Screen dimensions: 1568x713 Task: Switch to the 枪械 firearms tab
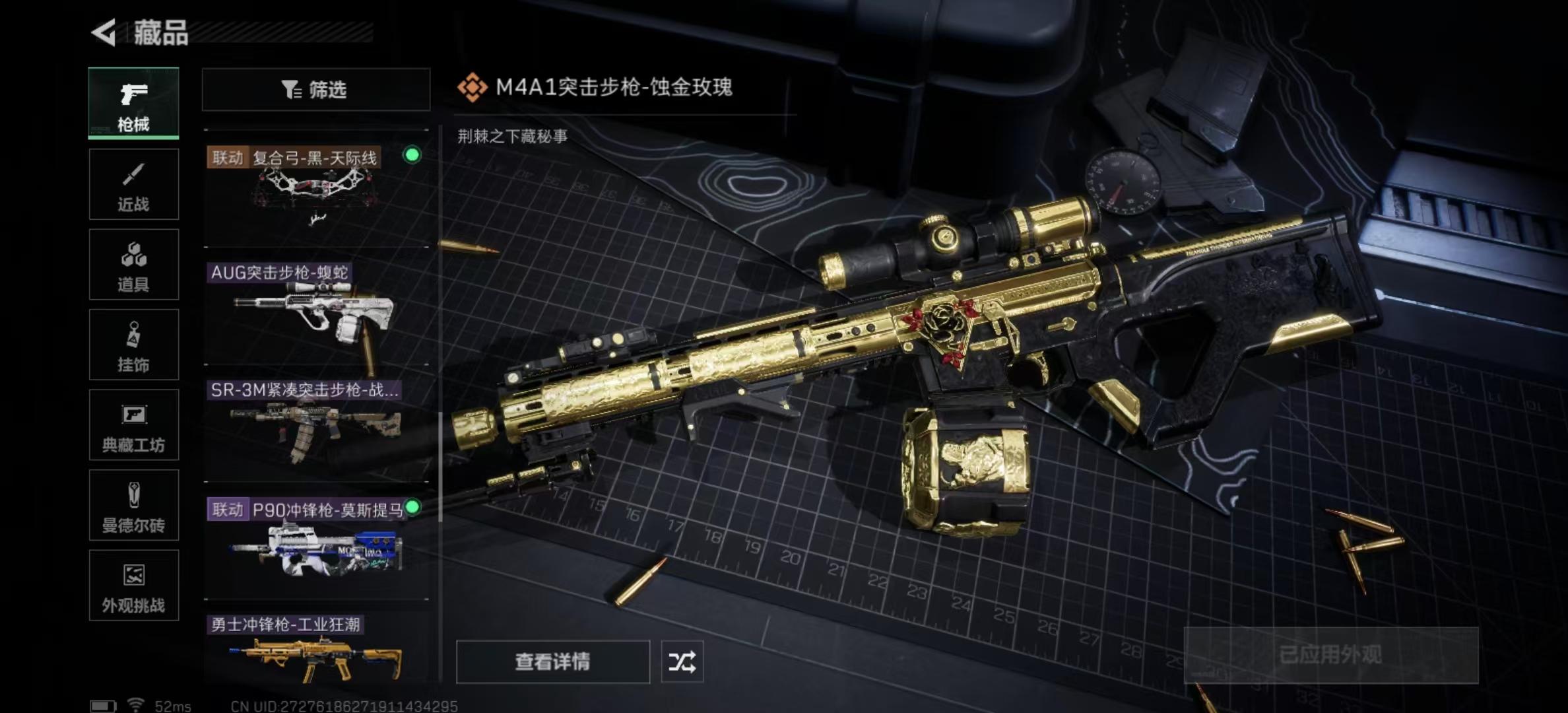coord(133,104)
